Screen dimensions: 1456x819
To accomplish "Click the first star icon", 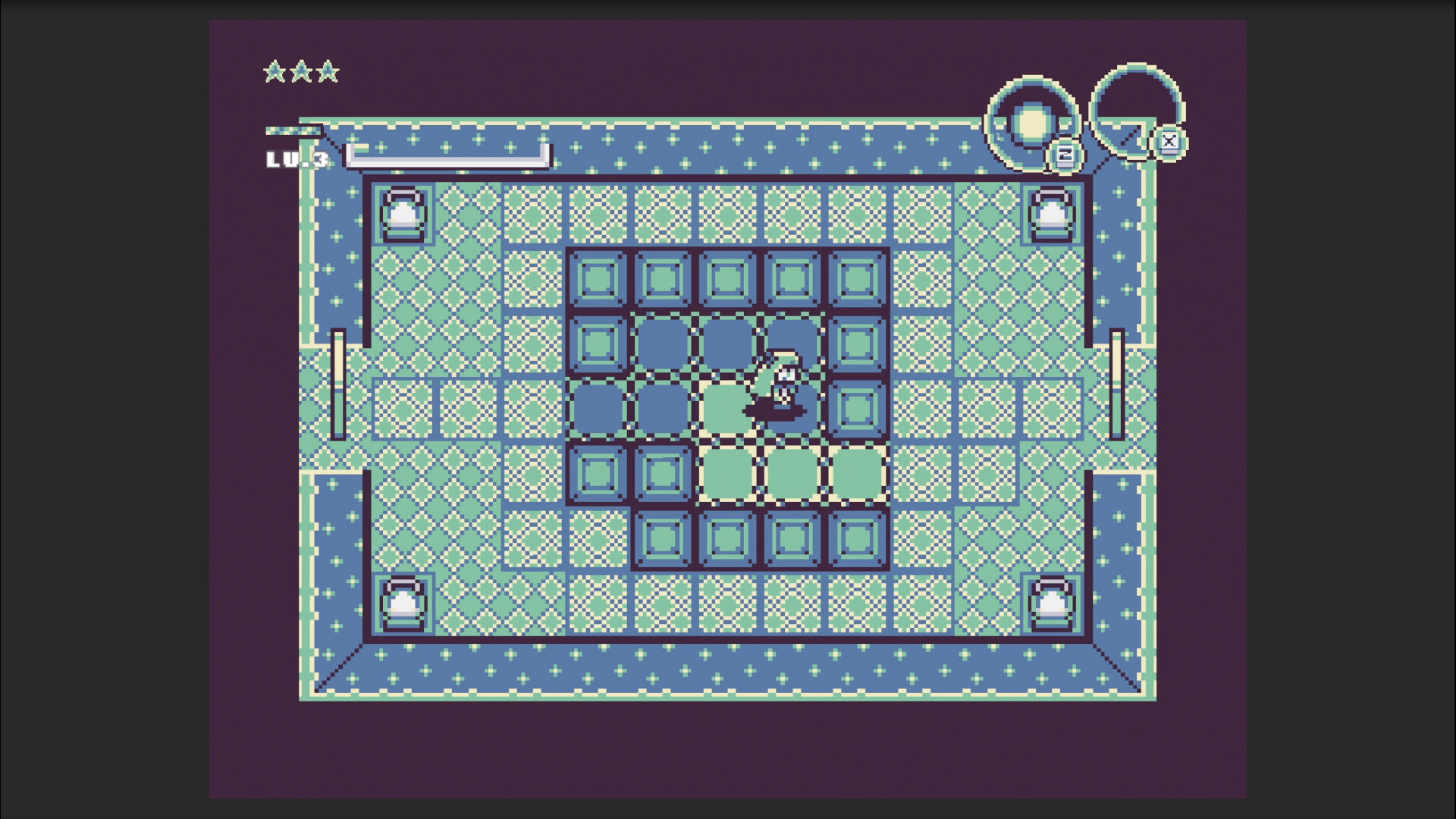I will [x=275, y=72].
